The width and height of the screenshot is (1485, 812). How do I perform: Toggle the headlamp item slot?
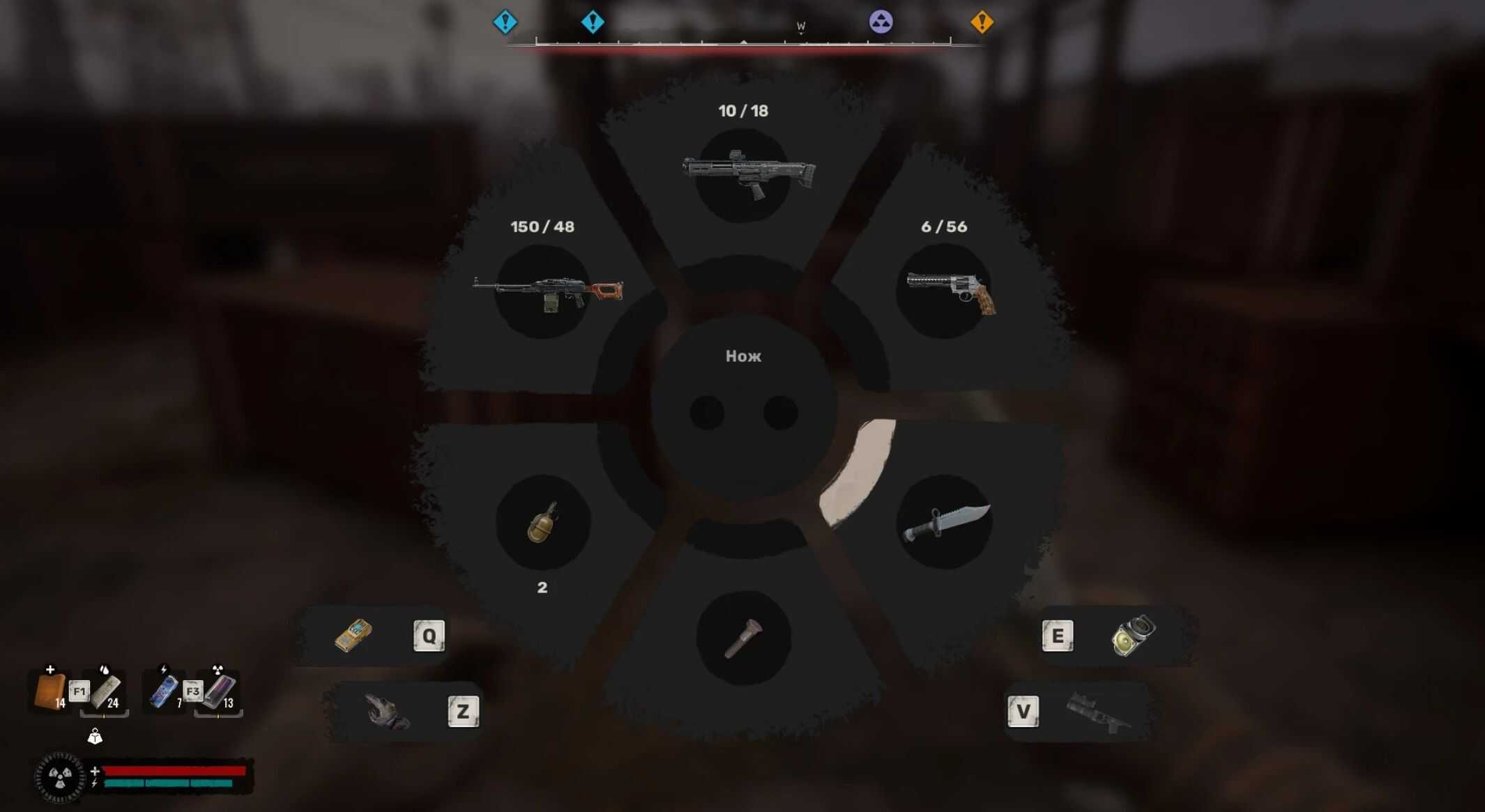[x=1133, y=636]
